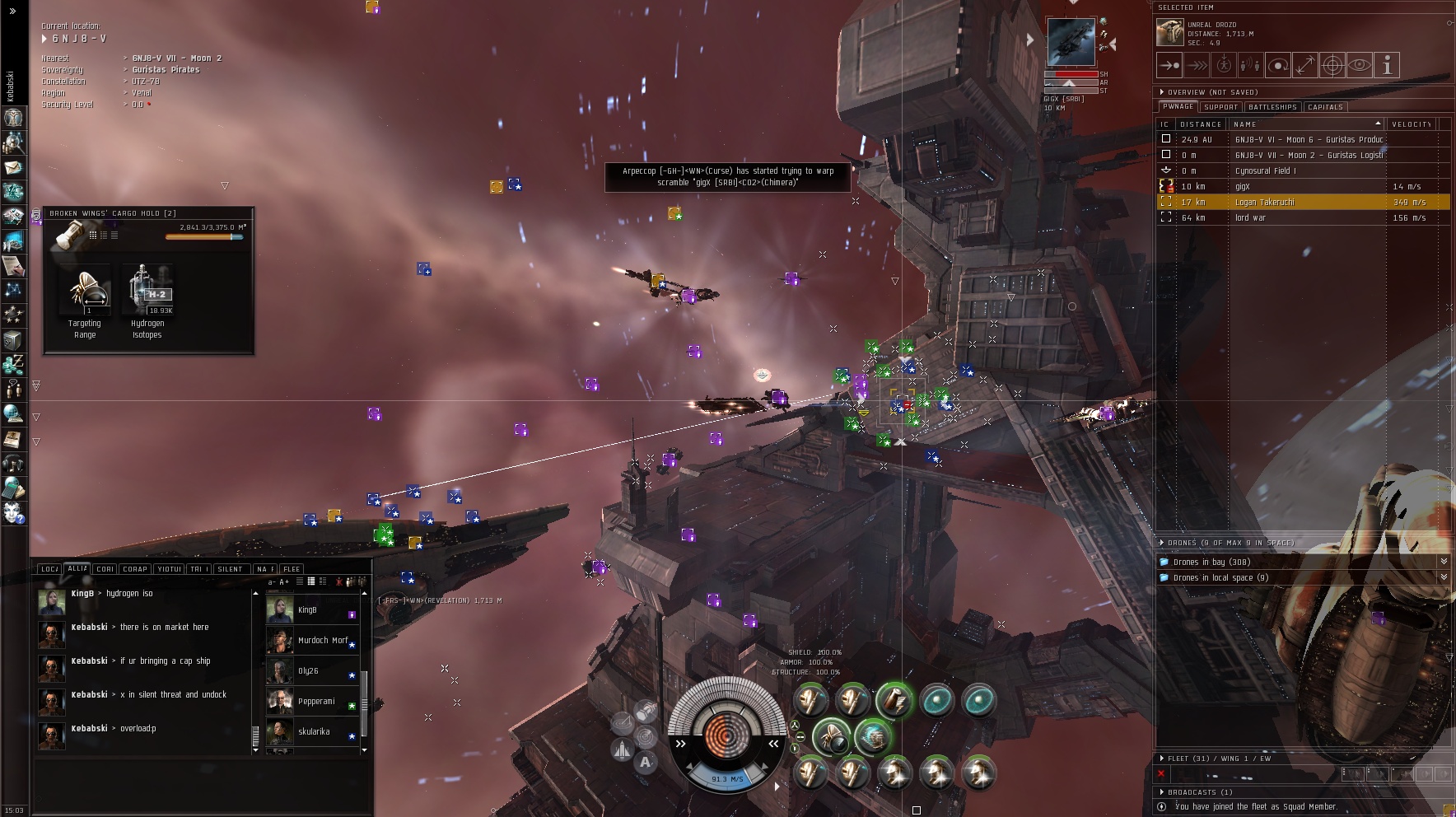Lock target with the crosshair button
Image resolution: width=1456 pixels, height=817 pixels.
point(1332,65)
